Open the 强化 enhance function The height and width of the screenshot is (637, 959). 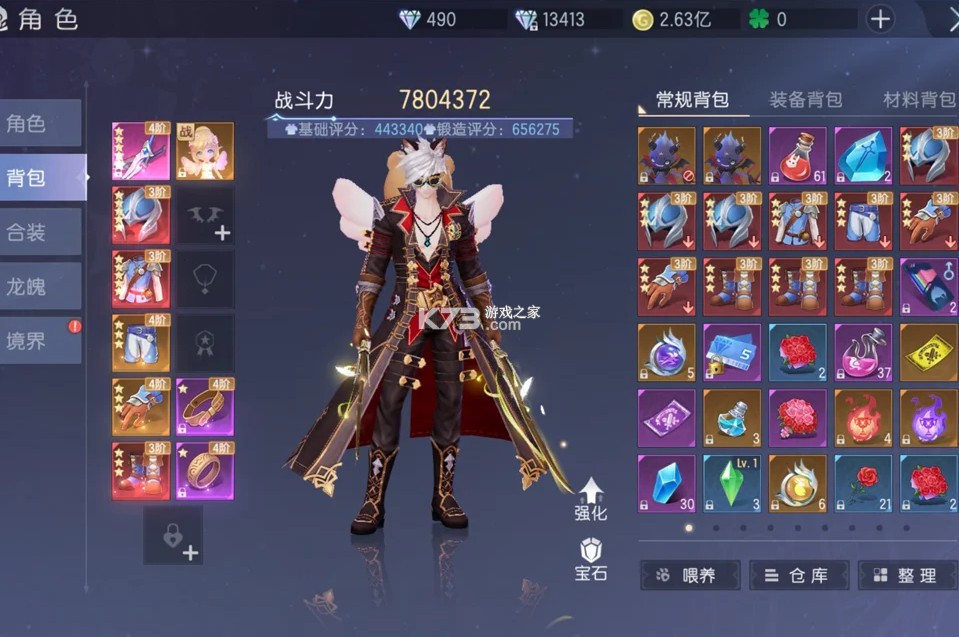pos(591,498)
